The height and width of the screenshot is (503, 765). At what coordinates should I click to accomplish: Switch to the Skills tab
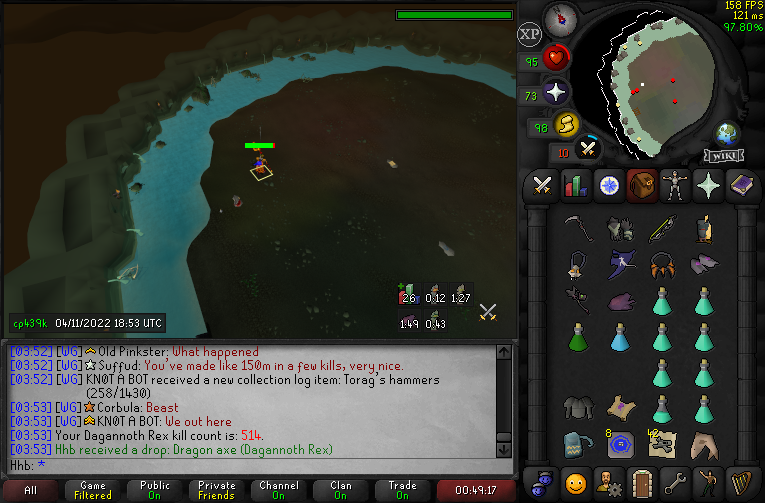click(x=575, y=186)
